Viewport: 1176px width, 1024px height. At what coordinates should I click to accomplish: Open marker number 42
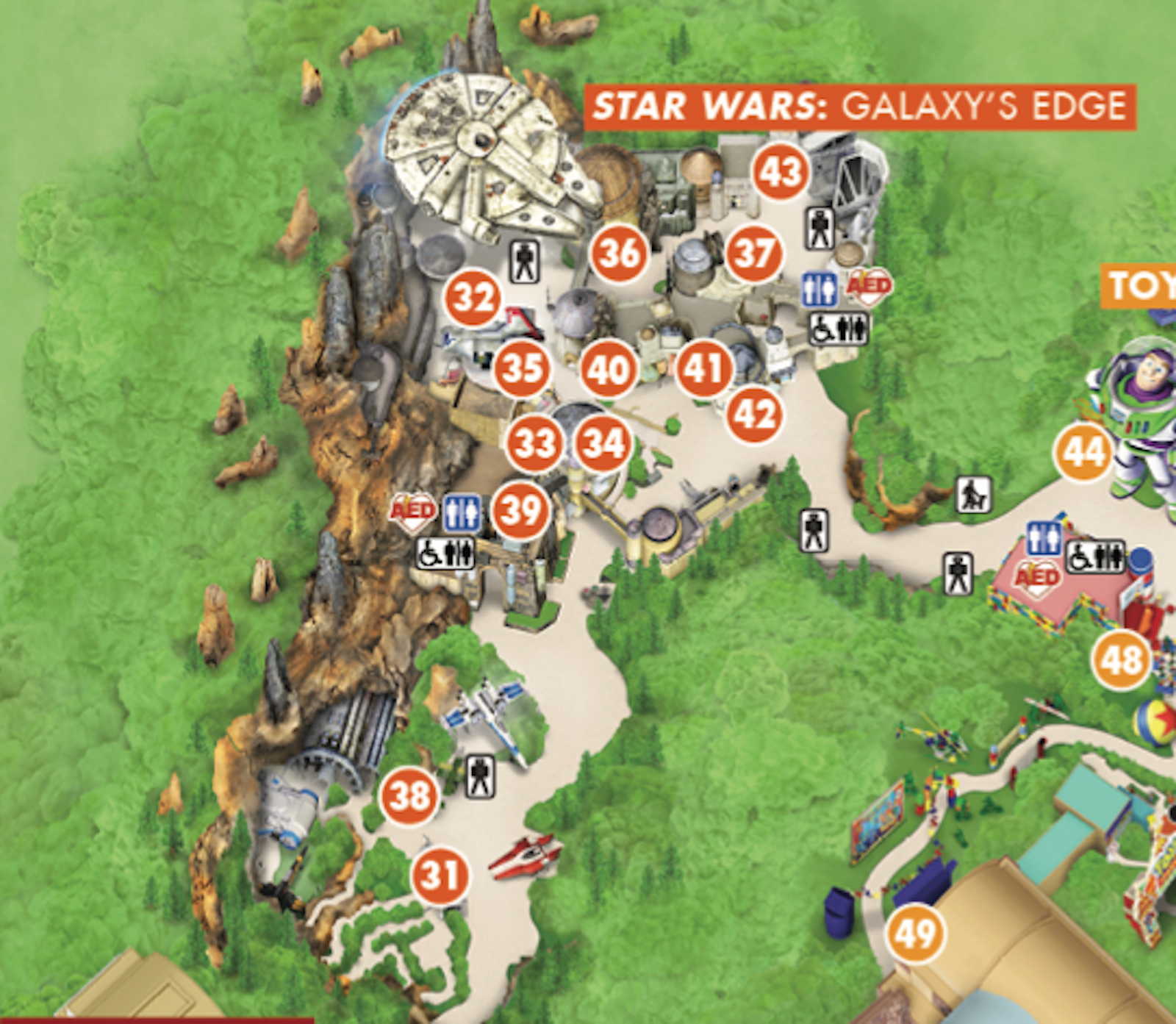pos(754,415)
